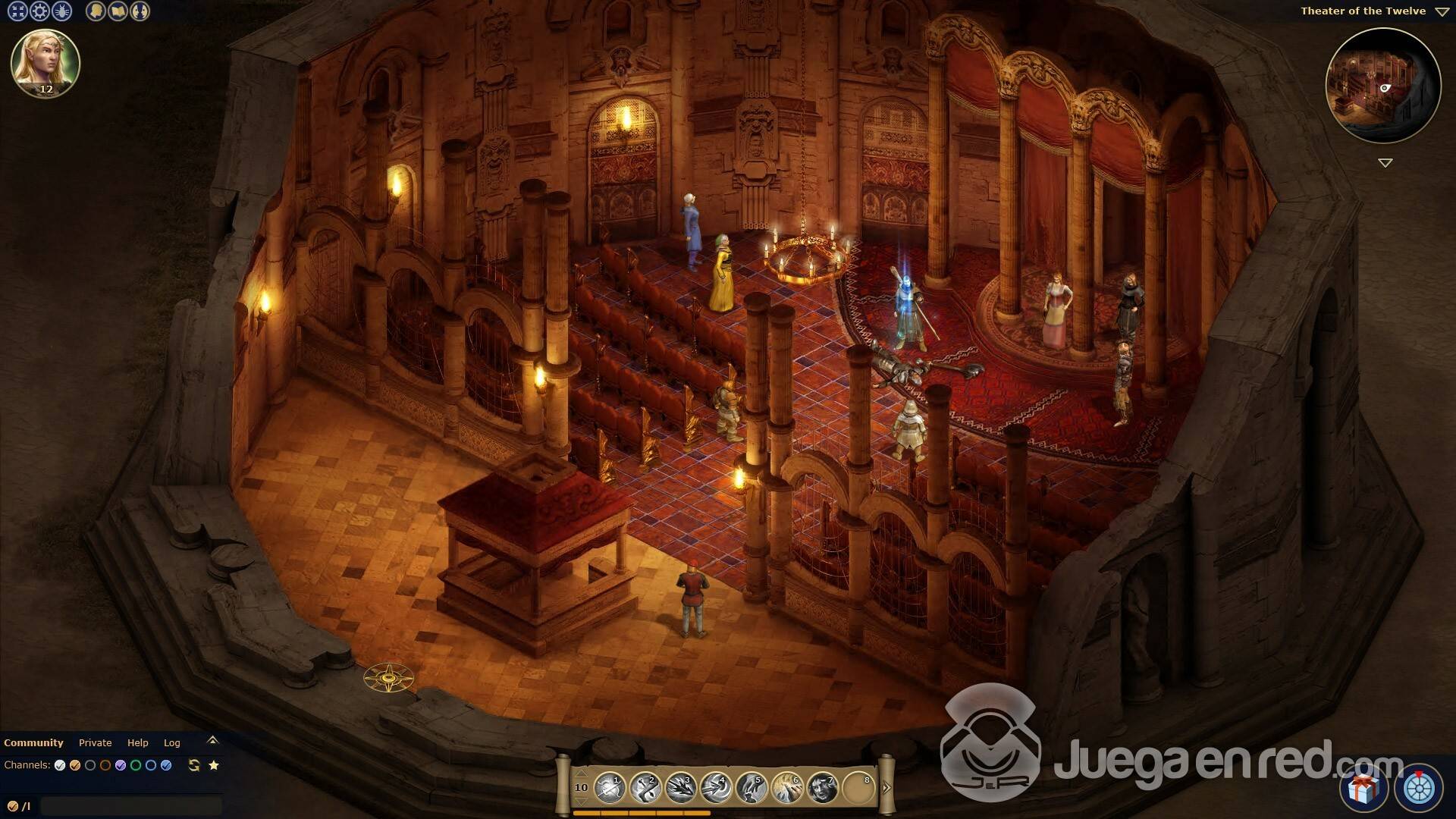The image size is (1456, 819).
Task: Enable the green chat channel
Action: [x=136, y=766]
